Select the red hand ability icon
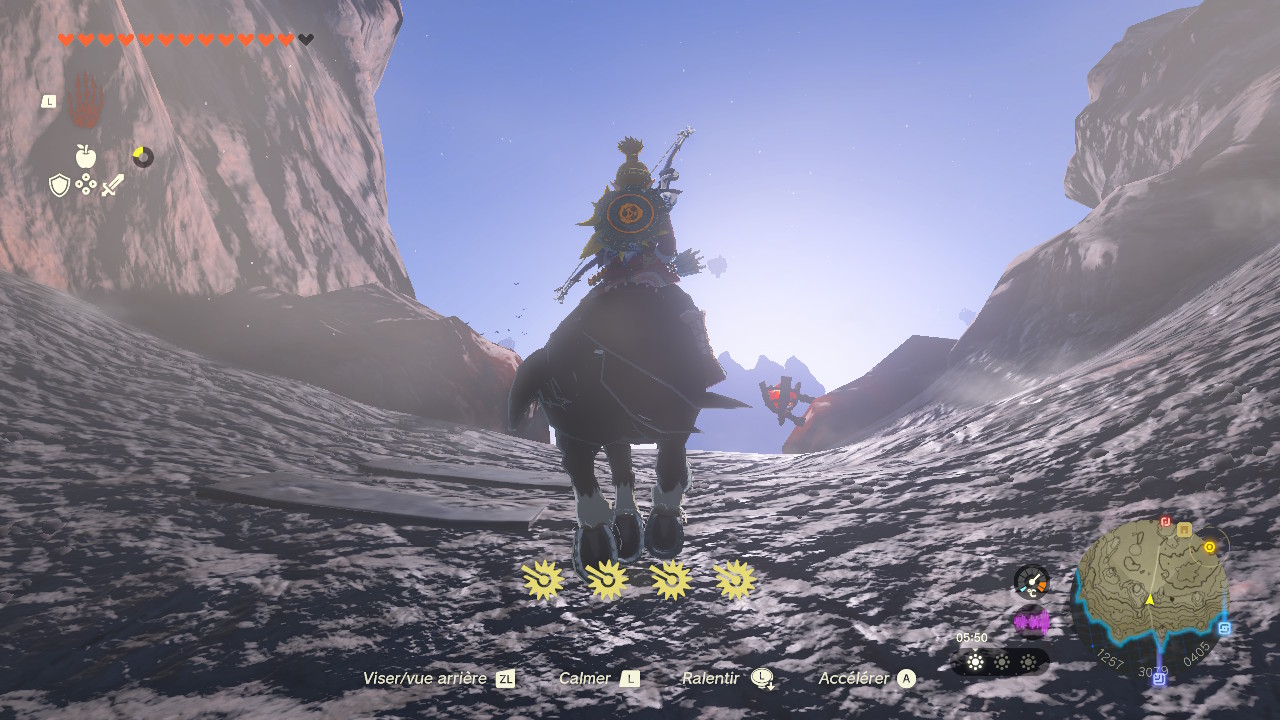The height and width of the screenshot is (720, 1280). click(x=85, y=99)
